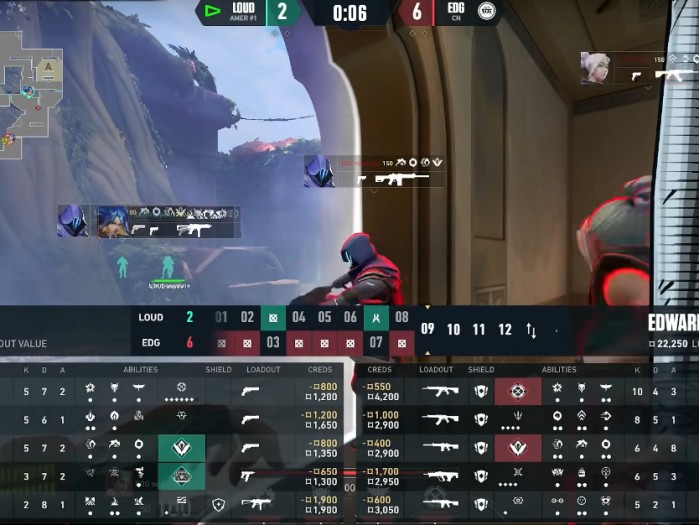Image resolution: width=699 pixels, height=525 pixels.
Task: Jump to round 04 in the timeline
Action: point(299,318)
